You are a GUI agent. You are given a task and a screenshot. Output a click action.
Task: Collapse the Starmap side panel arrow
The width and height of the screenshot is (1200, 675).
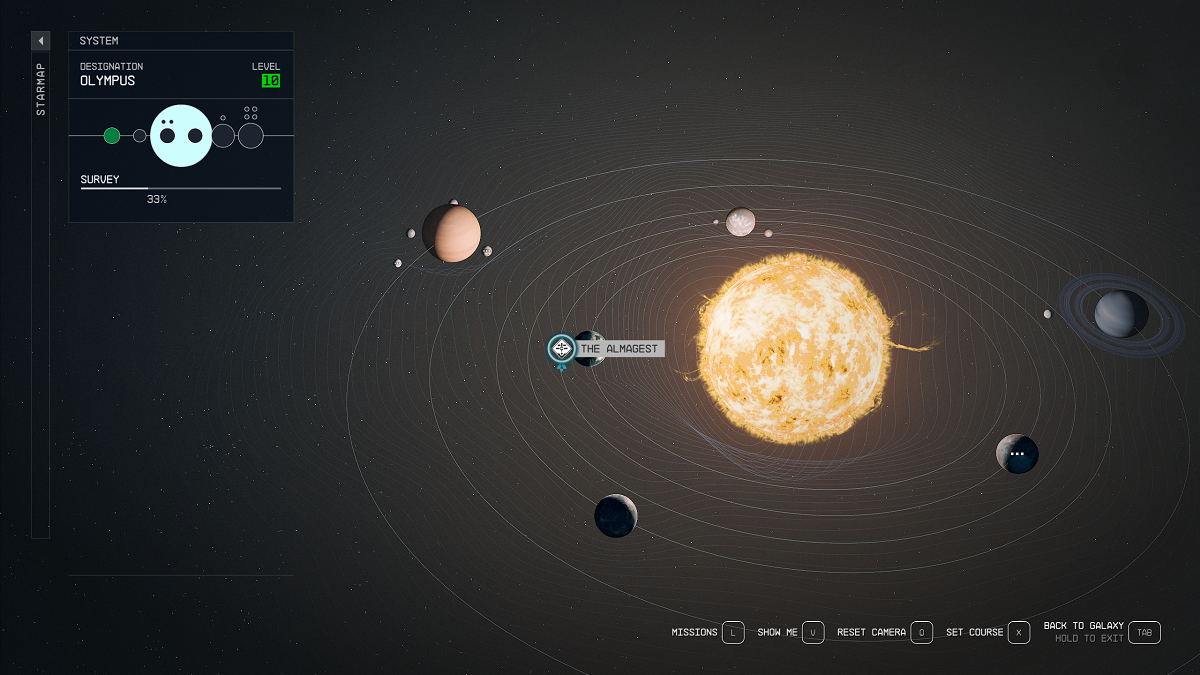tap(40, 41)
